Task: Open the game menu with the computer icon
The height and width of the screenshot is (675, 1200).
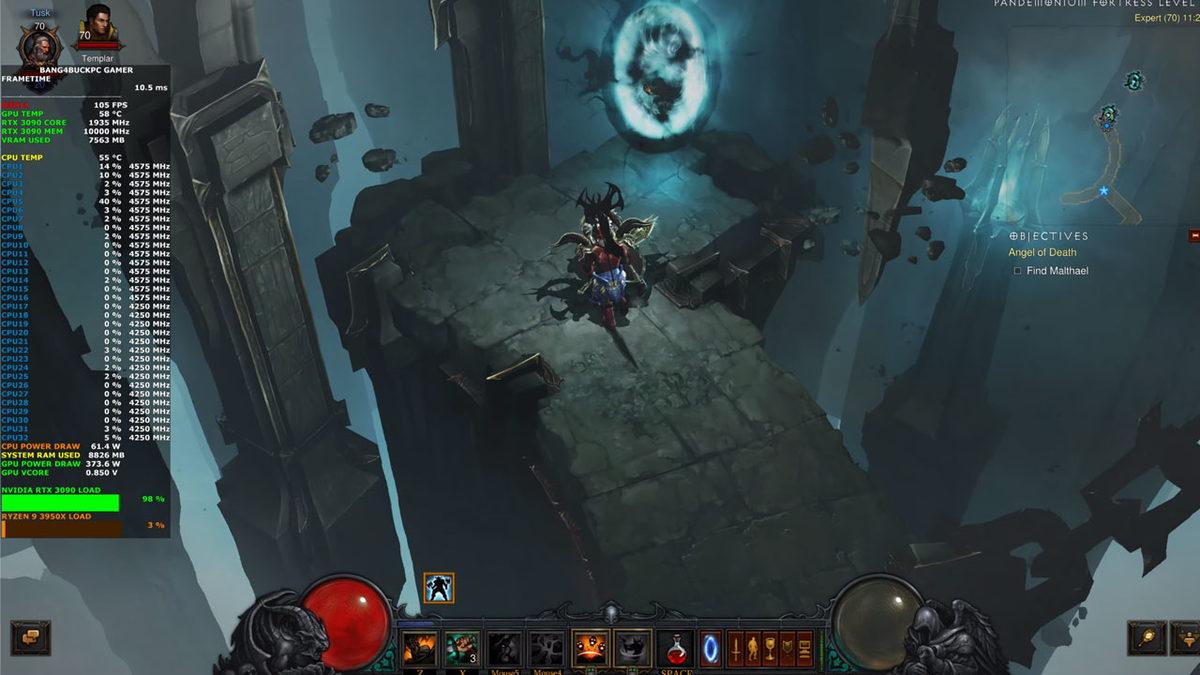Action: [804, 649]
